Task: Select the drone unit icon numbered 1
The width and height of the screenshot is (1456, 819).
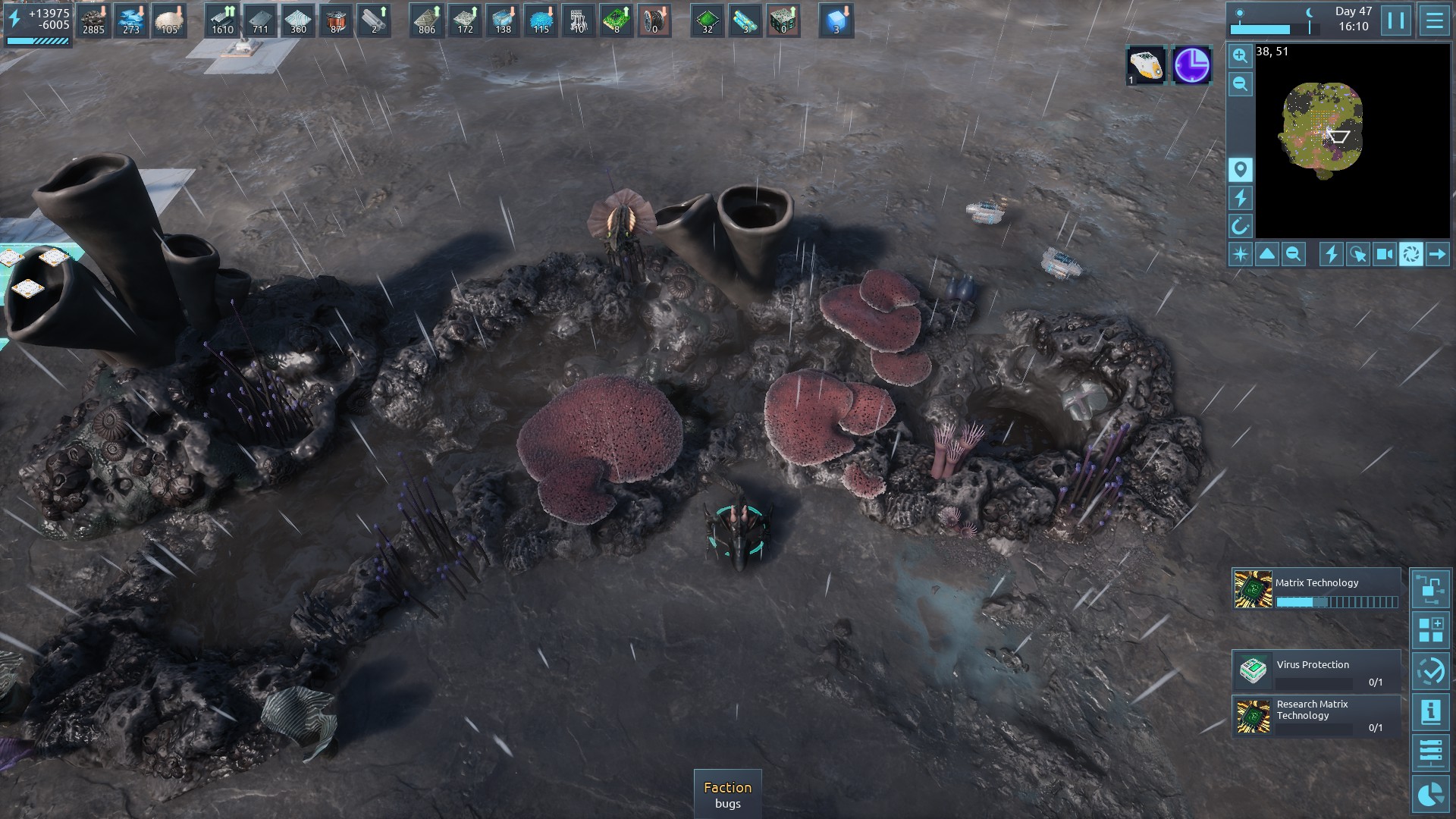Action: (x=1145, y=65)
